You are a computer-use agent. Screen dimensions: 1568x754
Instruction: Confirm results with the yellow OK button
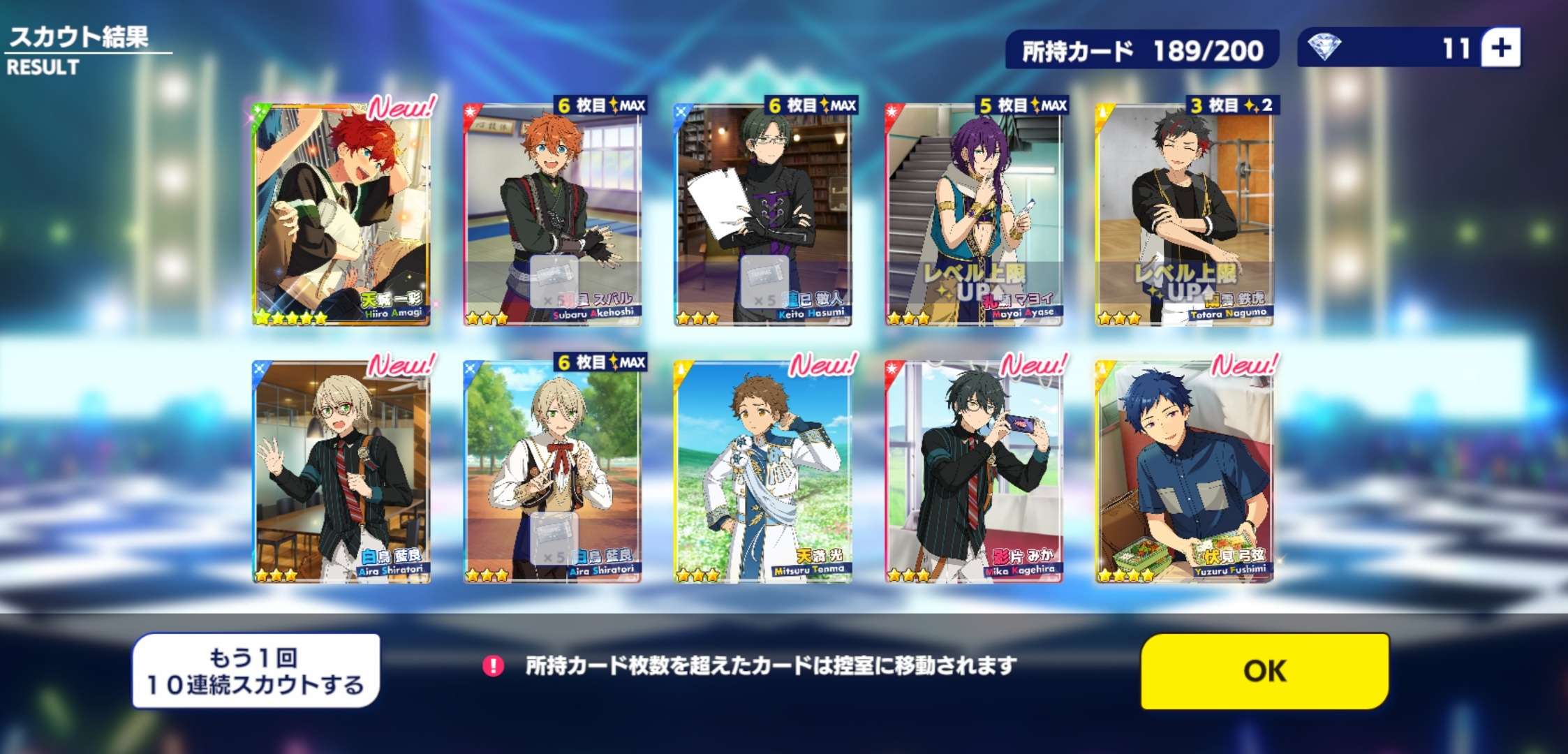click(x=1264, y=670)
